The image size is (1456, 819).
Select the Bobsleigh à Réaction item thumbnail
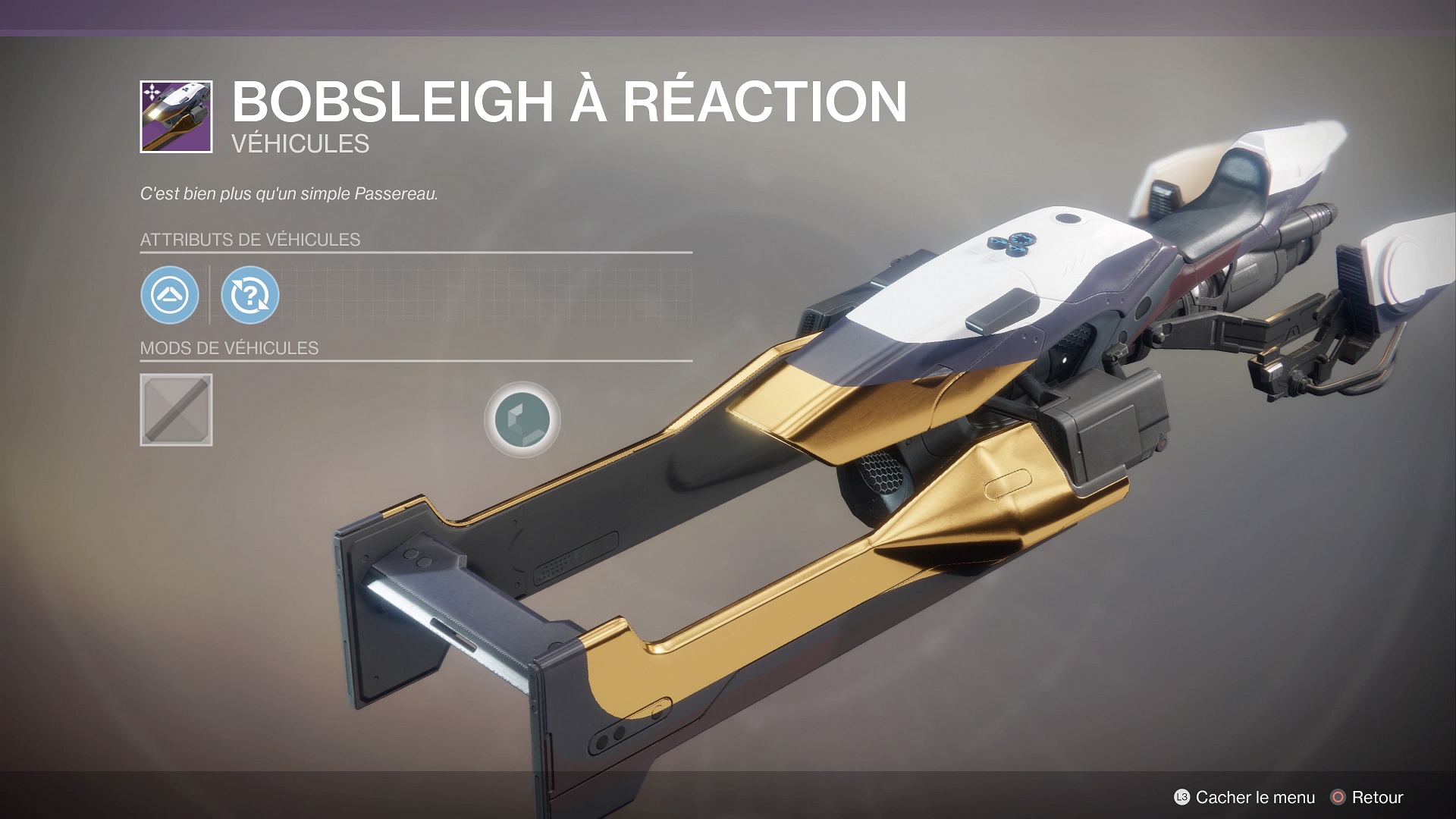point(176,117)
